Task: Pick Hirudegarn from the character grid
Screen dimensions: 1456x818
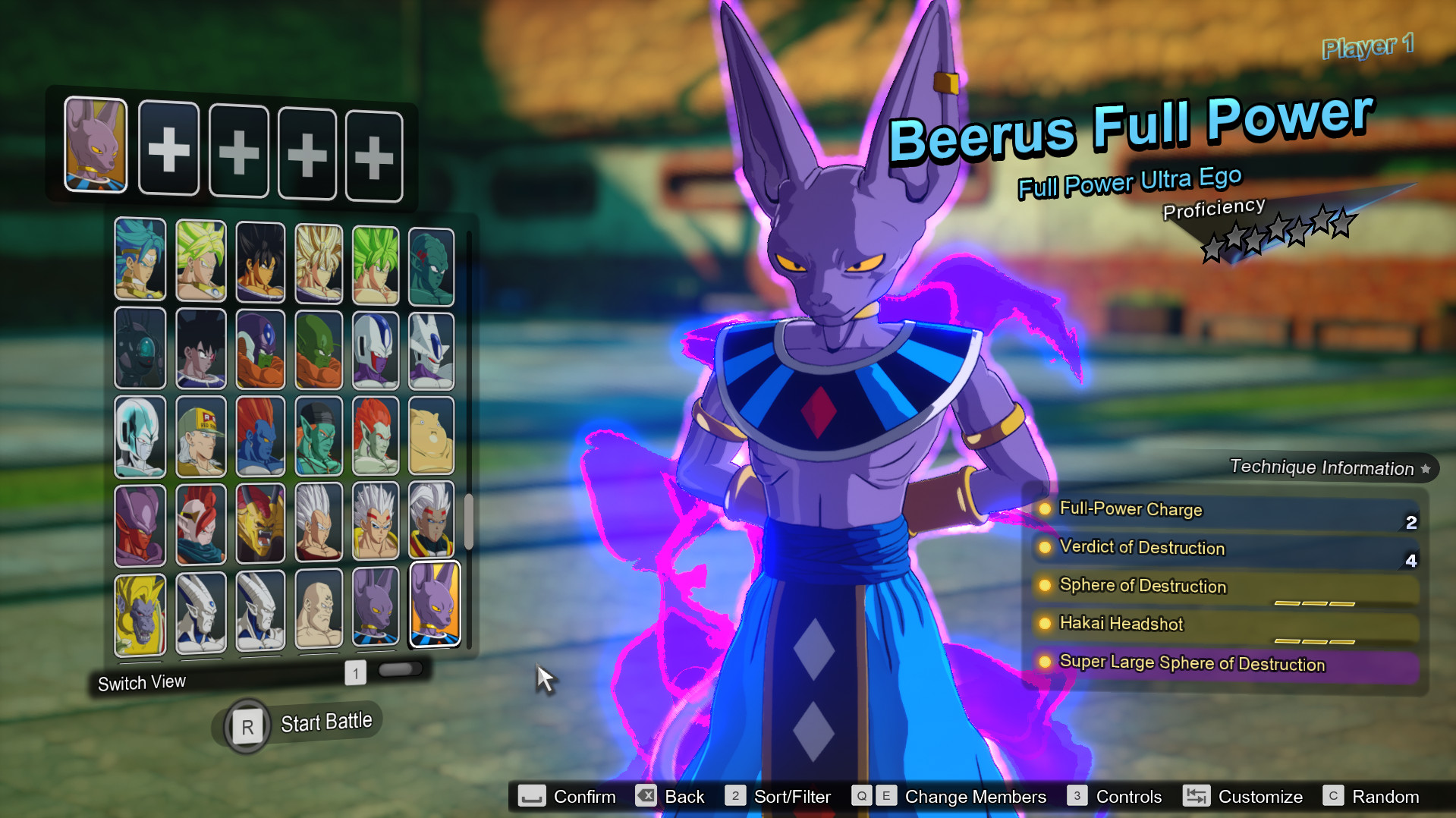Action: pos(260,524)
